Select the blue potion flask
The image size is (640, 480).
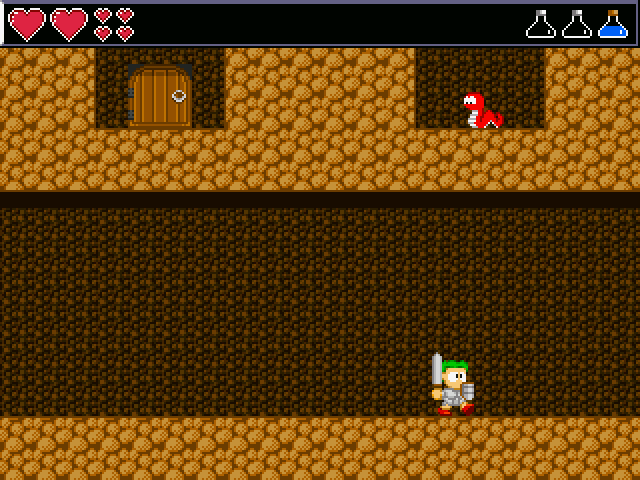click(x=612, y=25)
